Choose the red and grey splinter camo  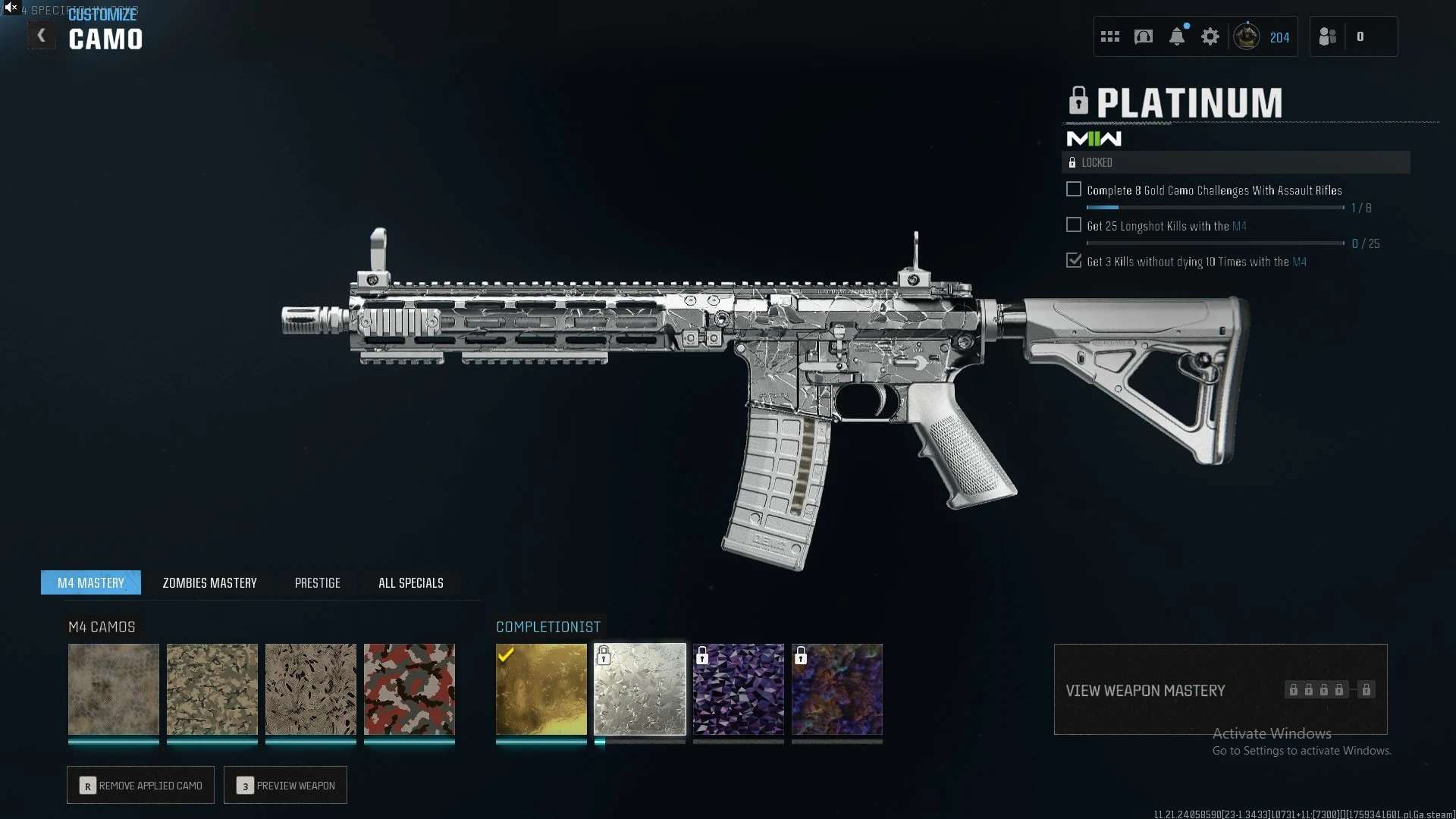(x=409, y=689)
